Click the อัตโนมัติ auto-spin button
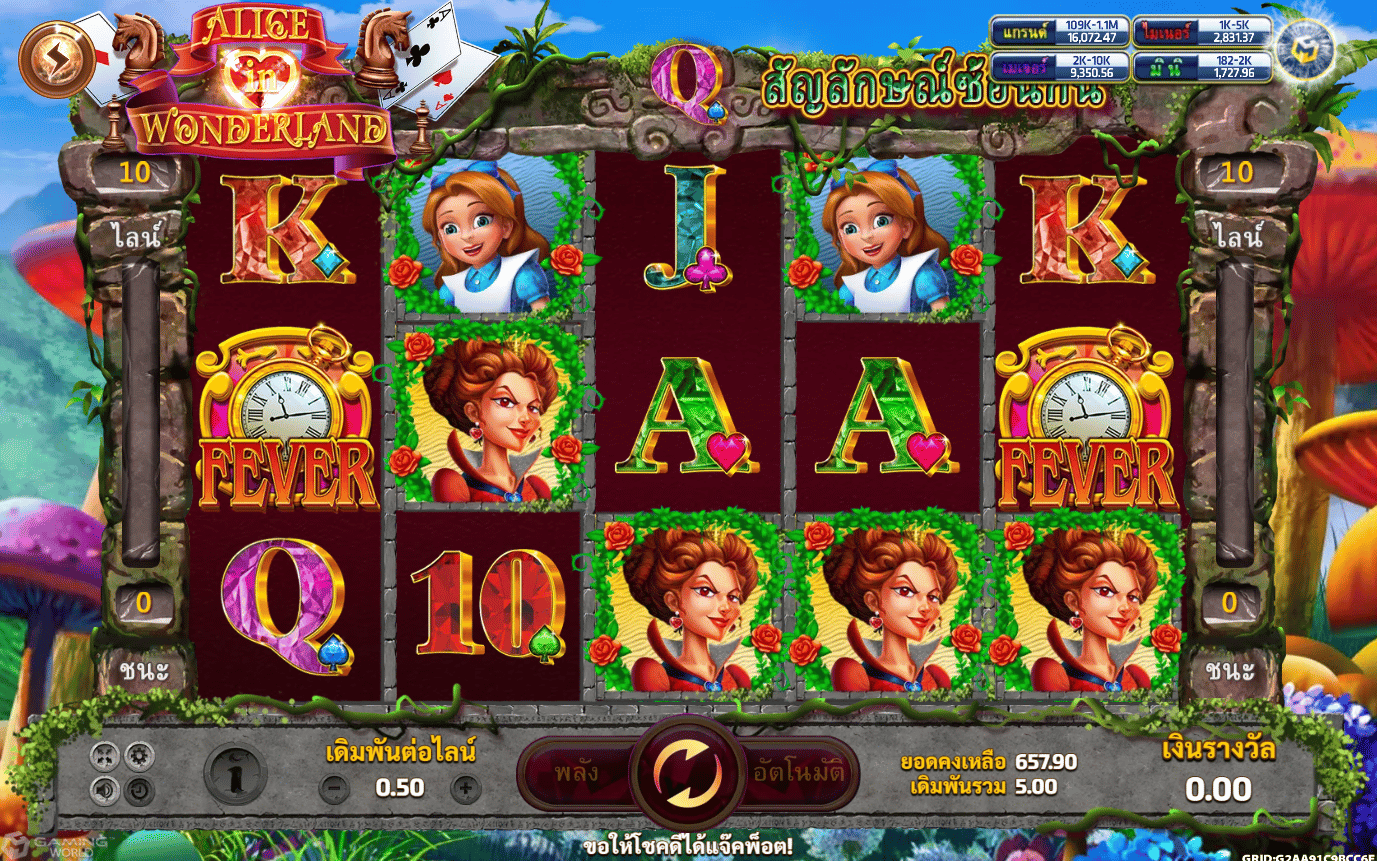 tap(798, 773)
